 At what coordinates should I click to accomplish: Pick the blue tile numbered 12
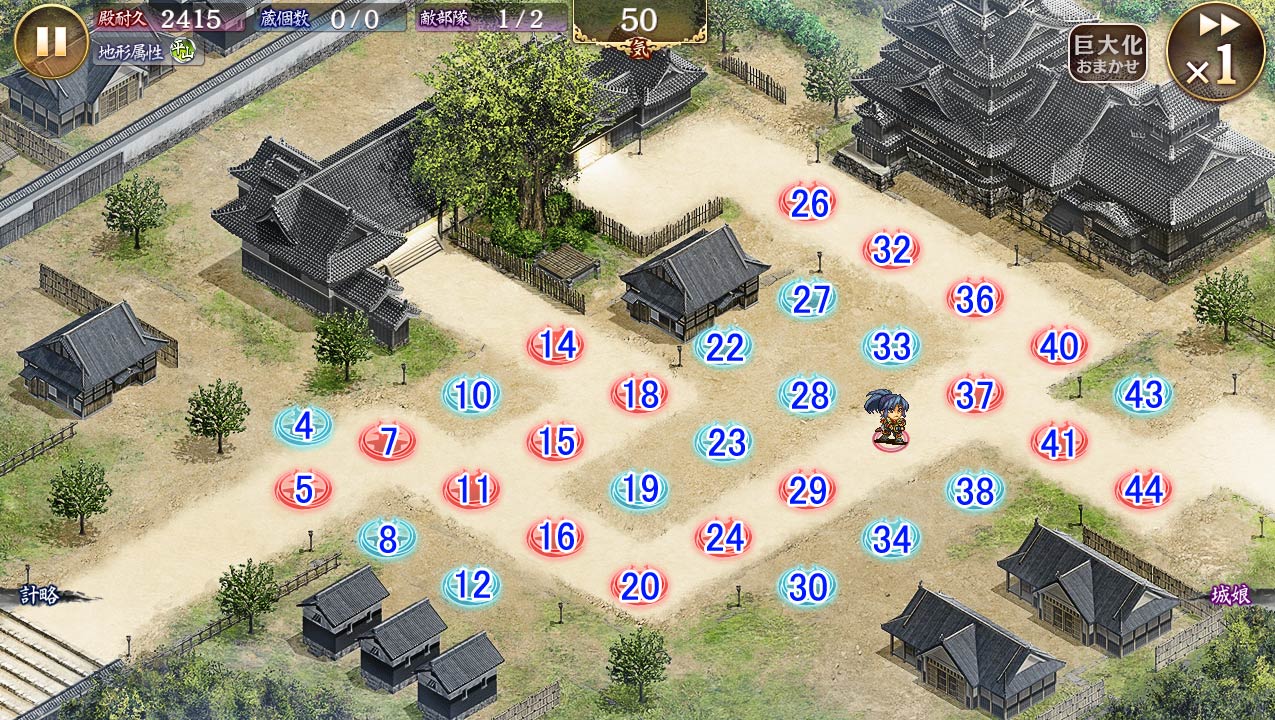472,585
